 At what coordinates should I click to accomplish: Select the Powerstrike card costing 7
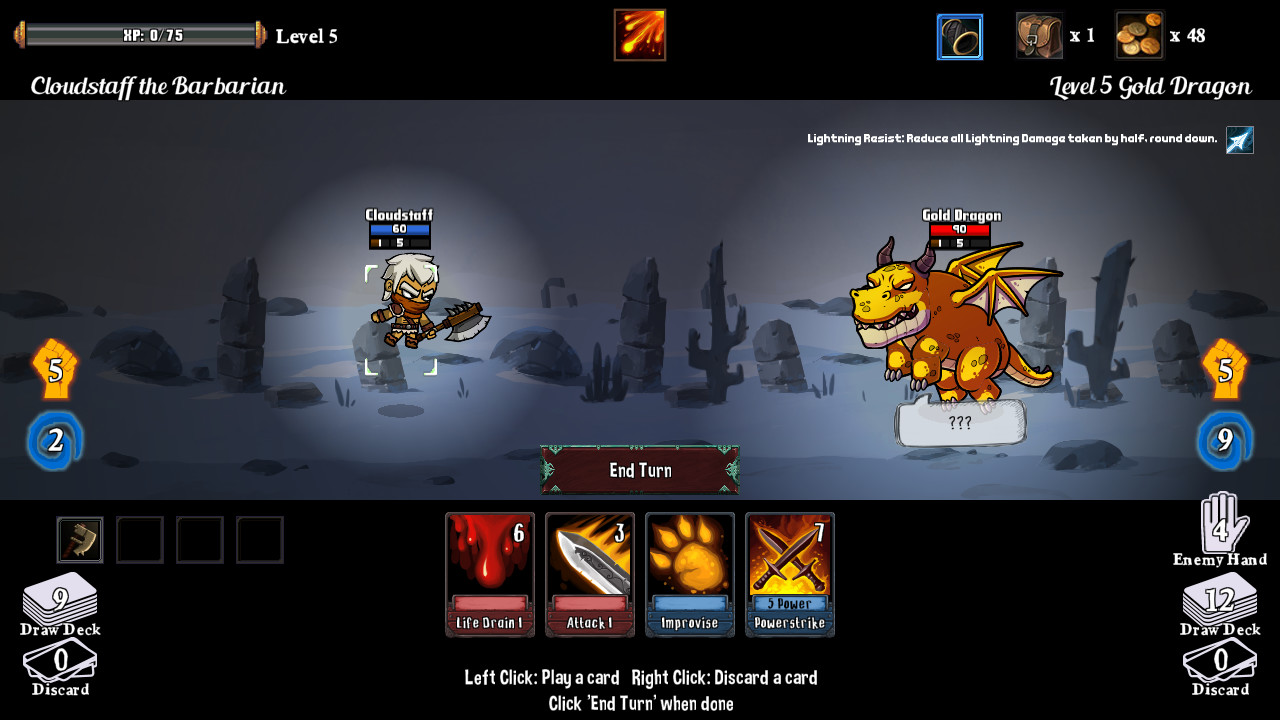pyautogui.click(x=789, y=574)
